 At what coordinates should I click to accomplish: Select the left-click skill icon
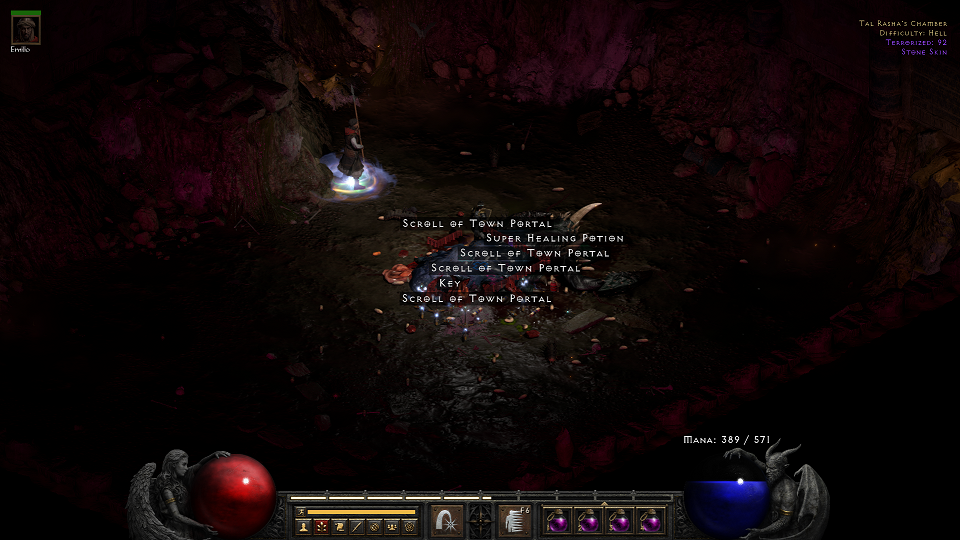tap(446, 520)
